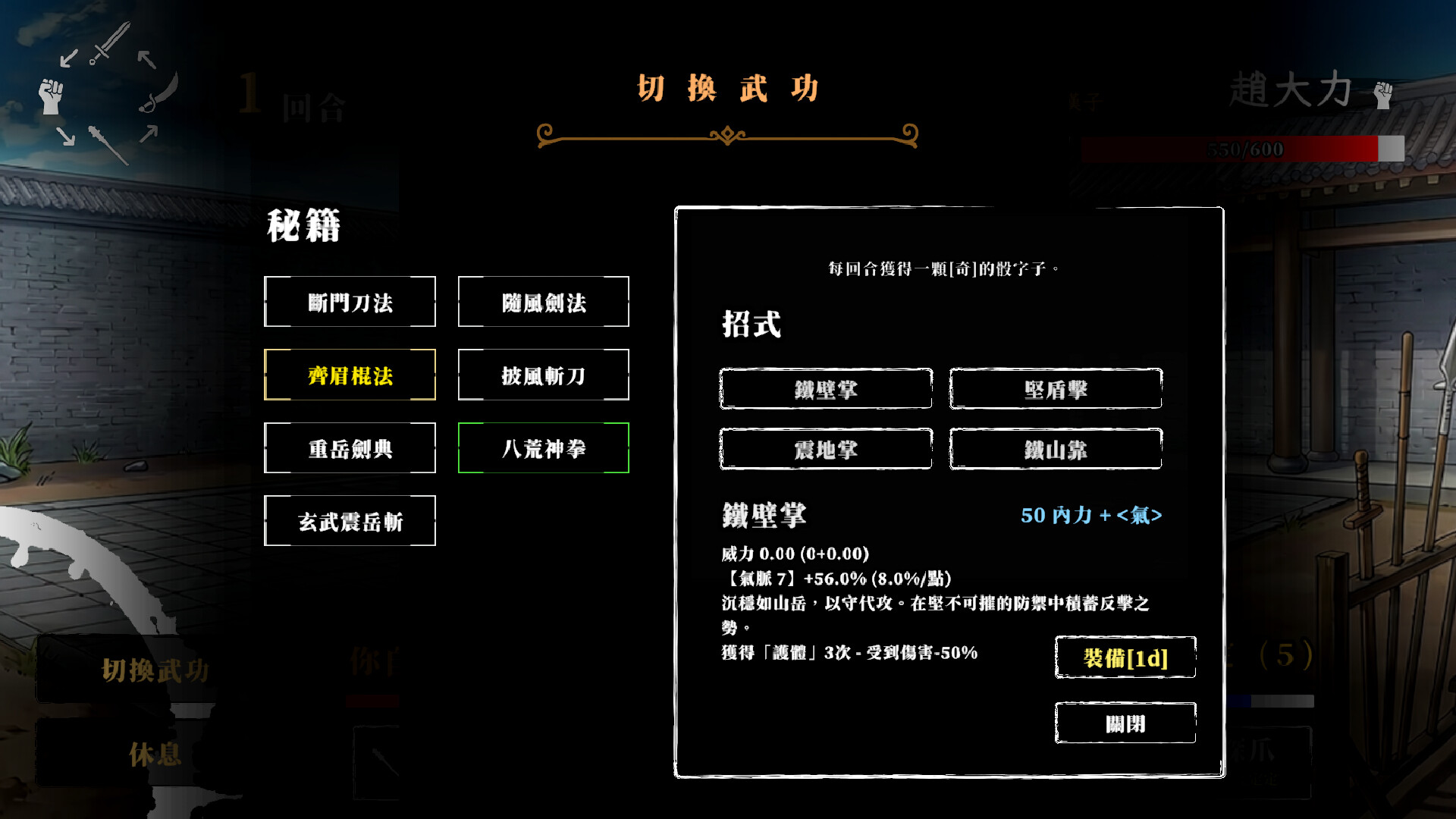The height and width of the screenshot is (819, 1456).
Task: Select the staff weapon icon in weapon wheel
Action: 110,146
